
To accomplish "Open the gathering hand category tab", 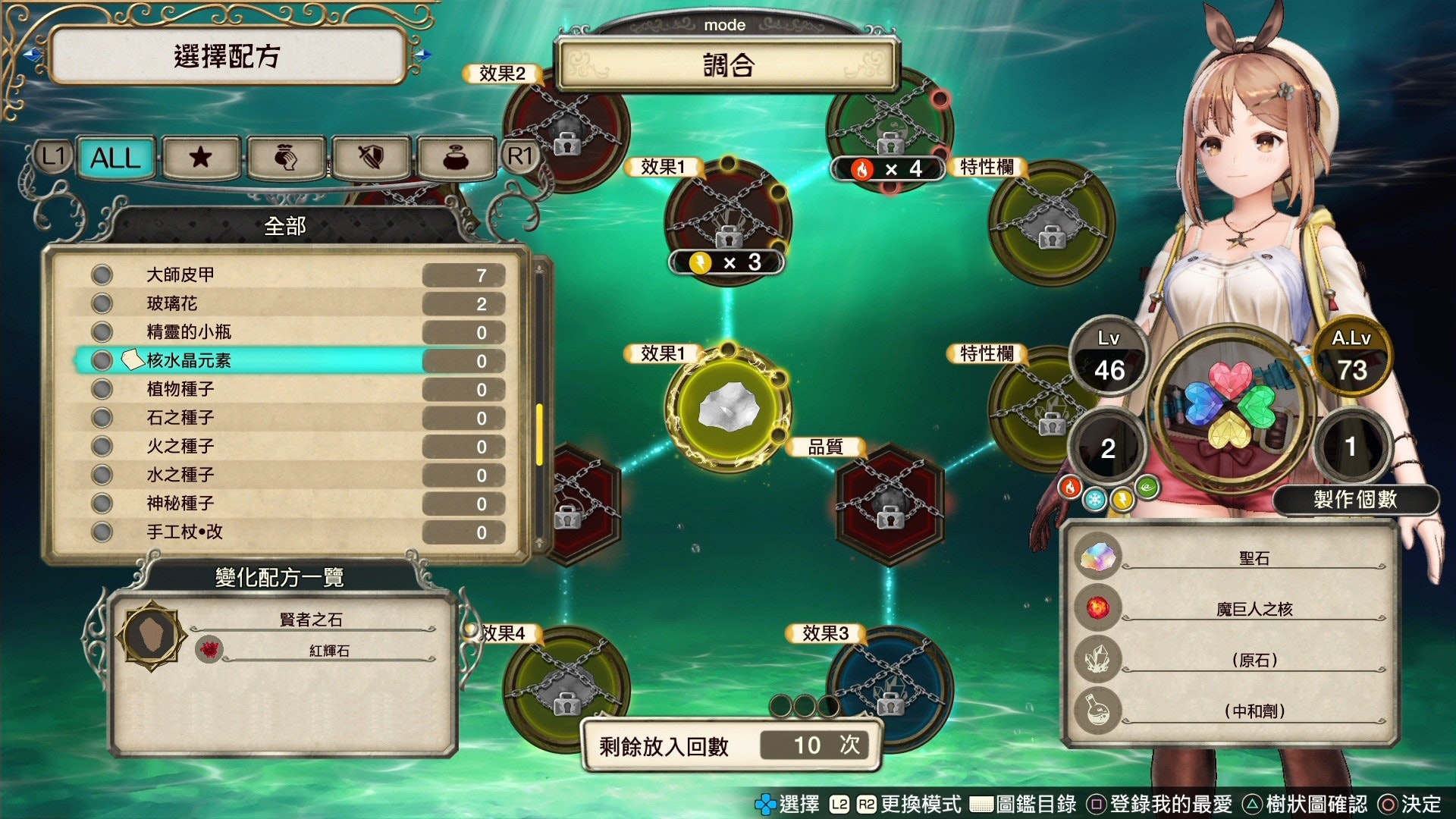I will tap(285, 158).
